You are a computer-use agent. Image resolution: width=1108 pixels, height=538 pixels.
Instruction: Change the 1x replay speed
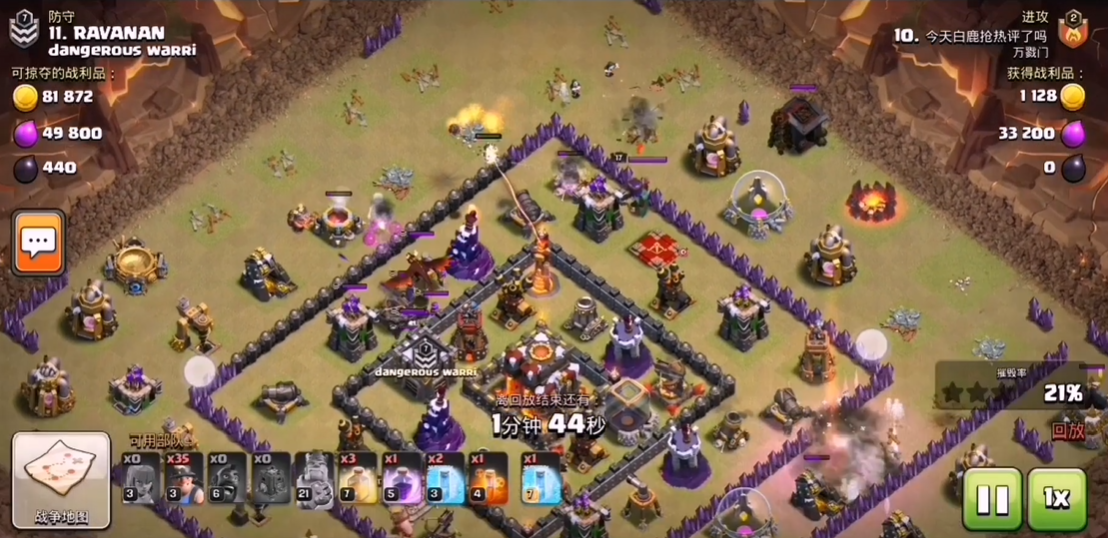(1056, 499)
